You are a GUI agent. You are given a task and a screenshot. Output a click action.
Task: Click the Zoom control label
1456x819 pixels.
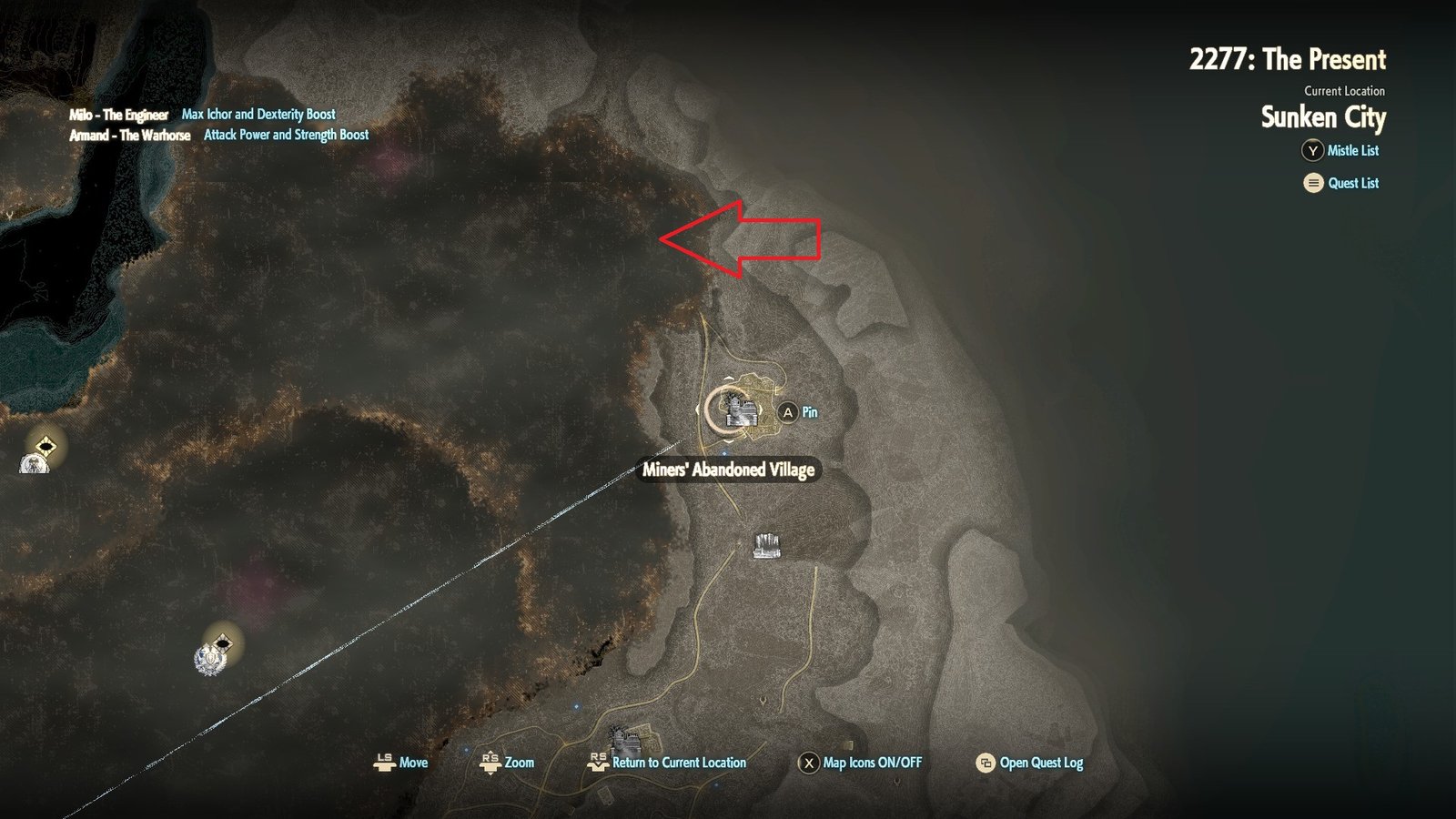[519, 763]
